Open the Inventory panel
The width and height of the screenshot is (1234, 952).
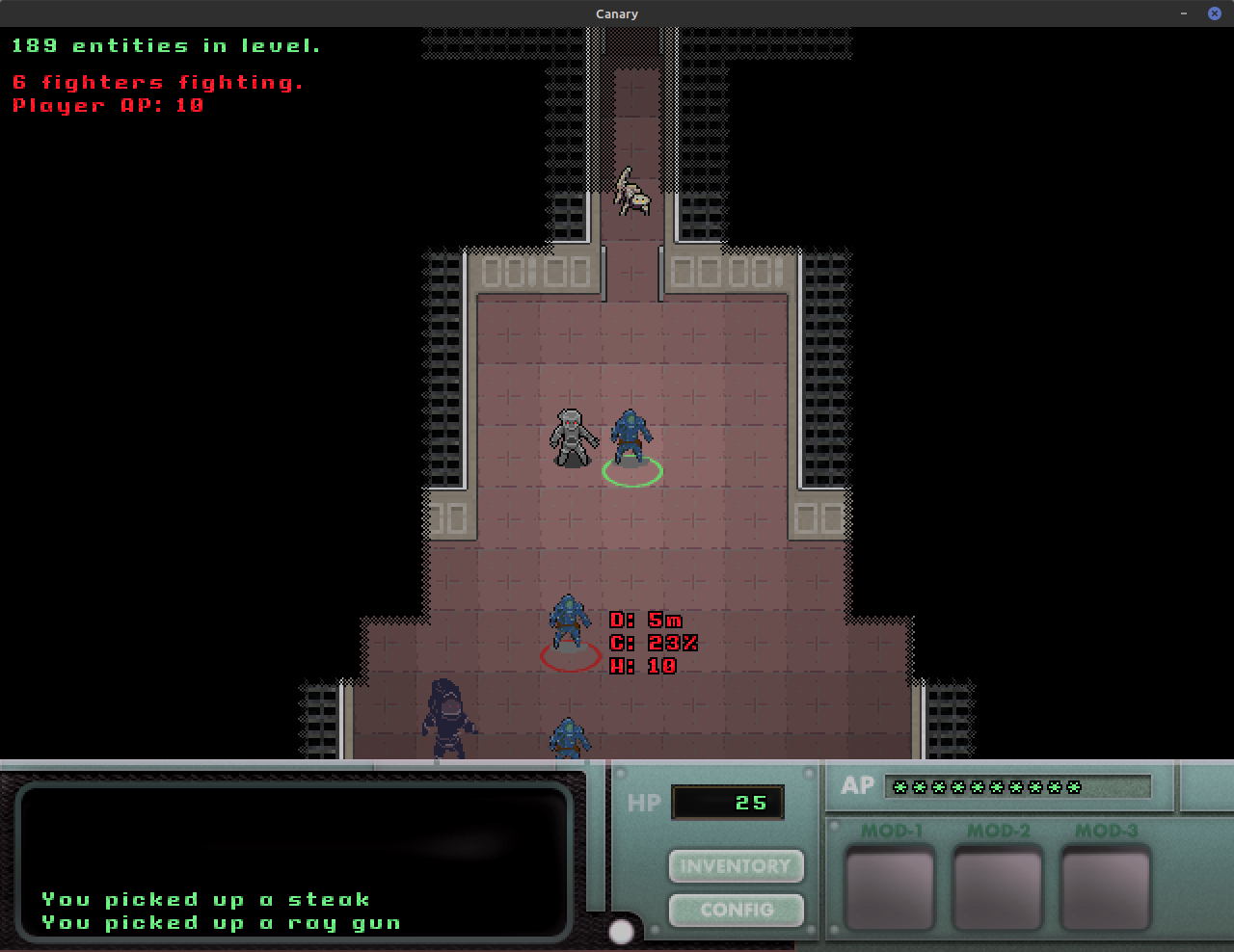click(x=736, y=865)
